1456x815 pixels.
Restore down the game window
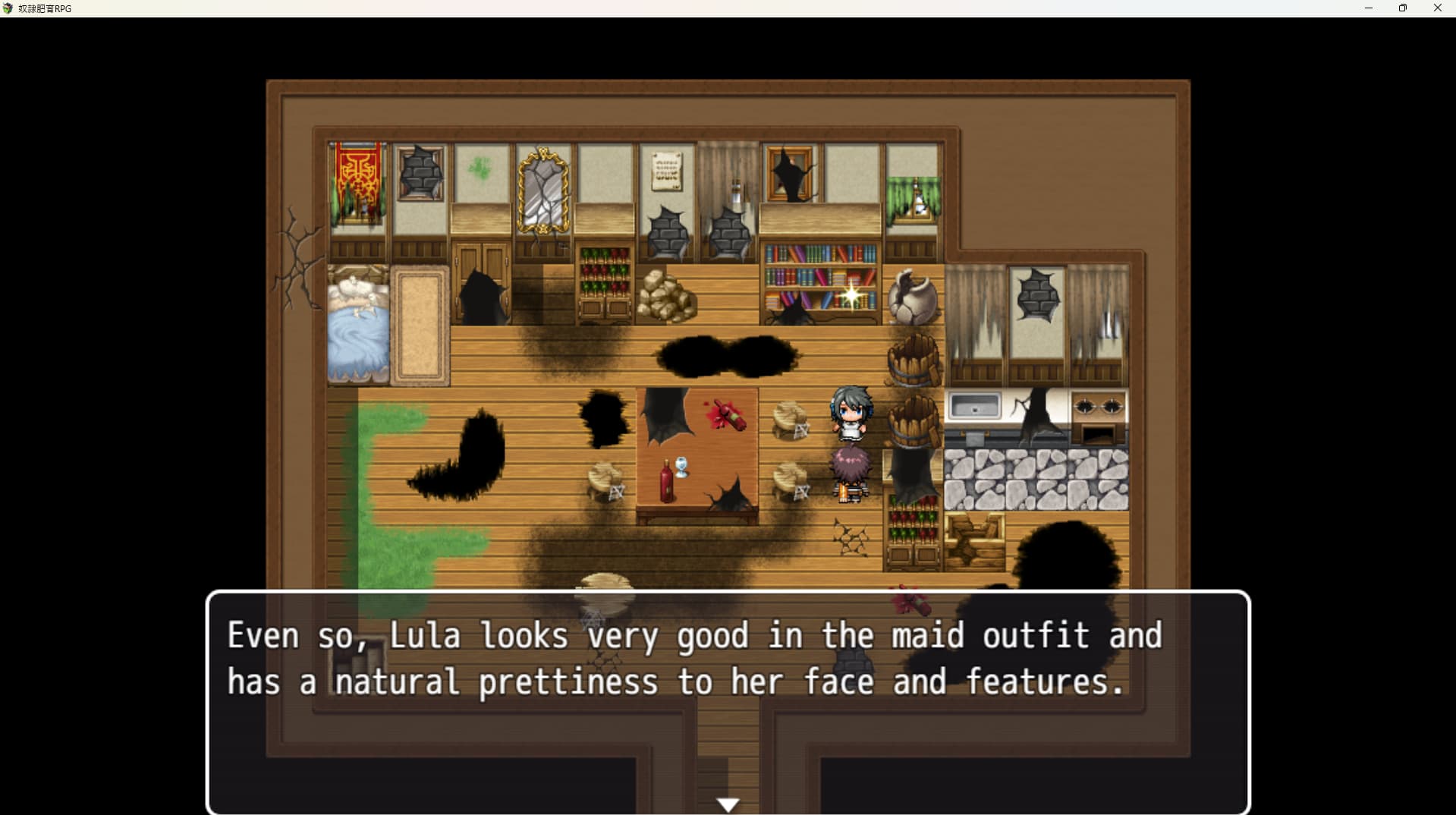[1403, 8]
